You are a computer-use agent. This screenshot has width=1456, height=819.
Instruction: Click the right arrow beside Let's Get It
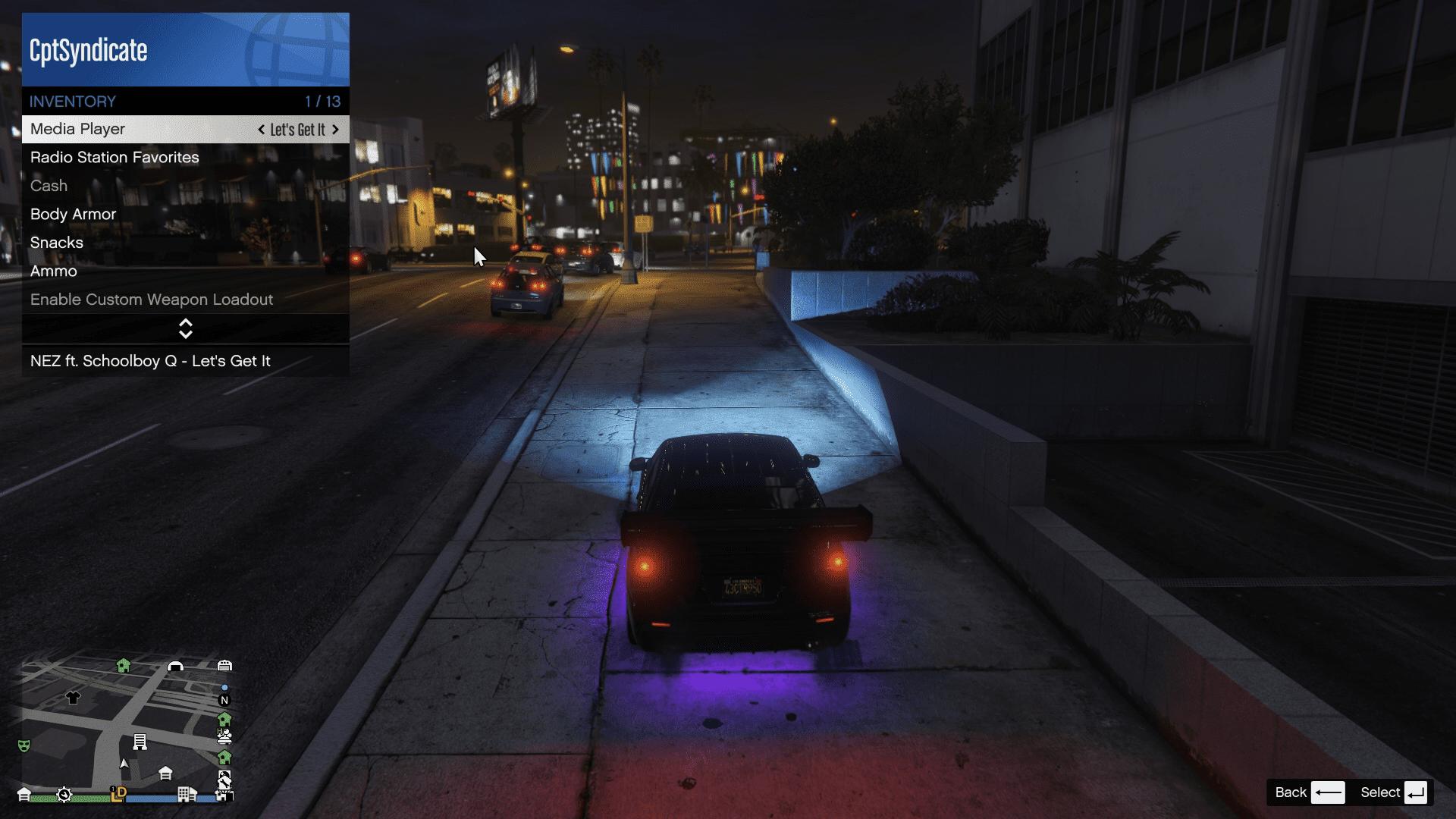click(x=335, y=130)
